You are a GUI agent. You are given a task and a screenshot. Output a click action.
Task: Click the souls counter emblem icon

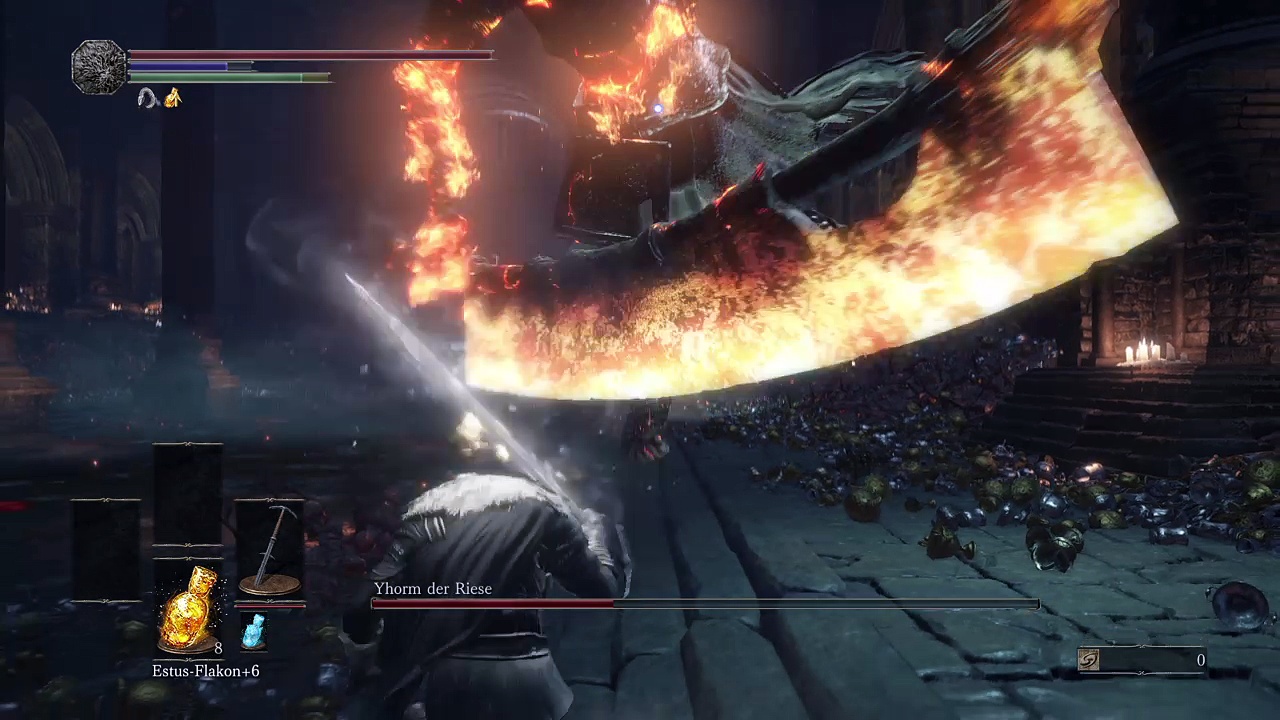(x=1089, y=660)
